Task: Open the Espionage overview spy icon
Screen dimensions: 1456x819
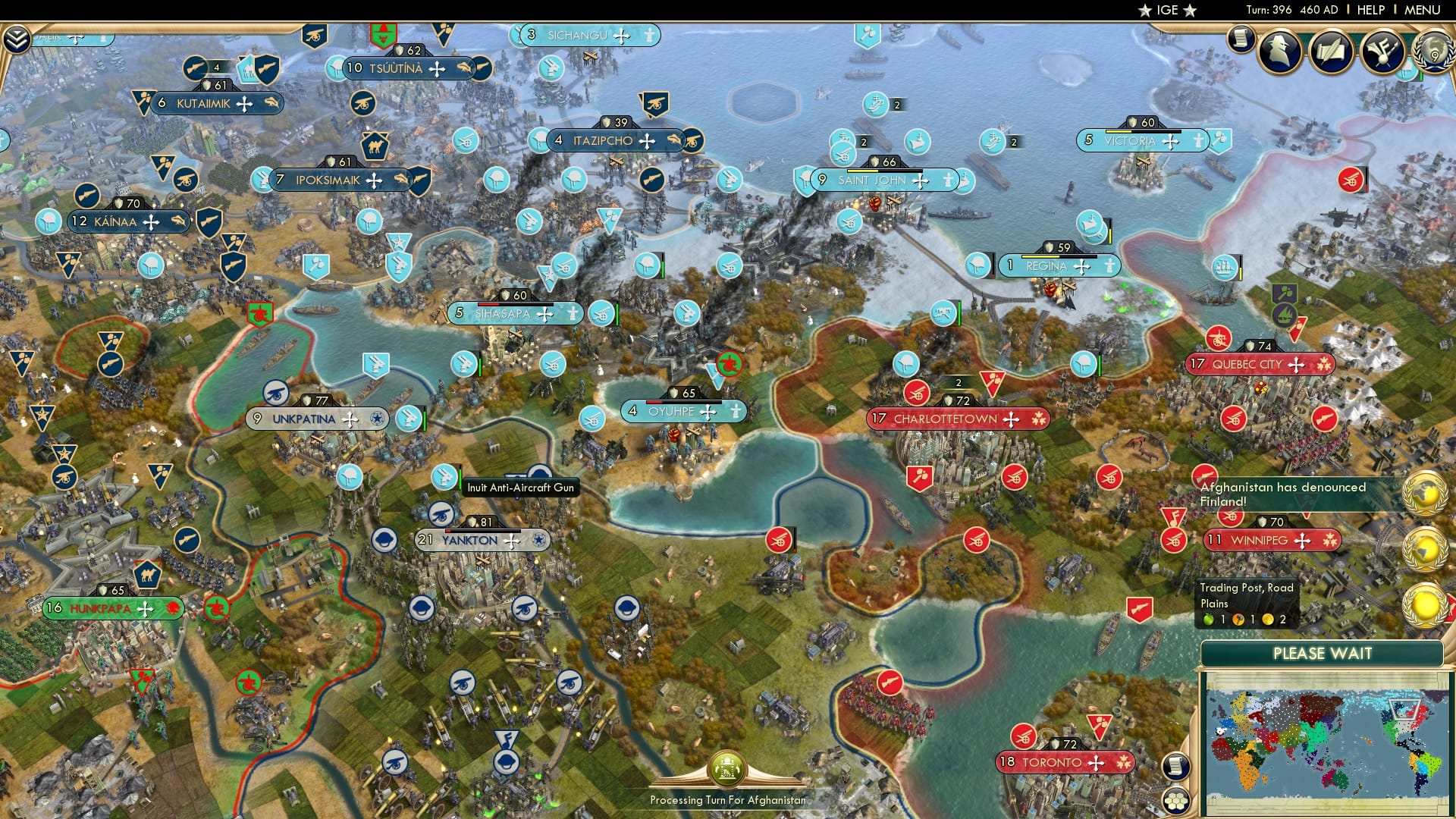Action: click(1279, 52)
